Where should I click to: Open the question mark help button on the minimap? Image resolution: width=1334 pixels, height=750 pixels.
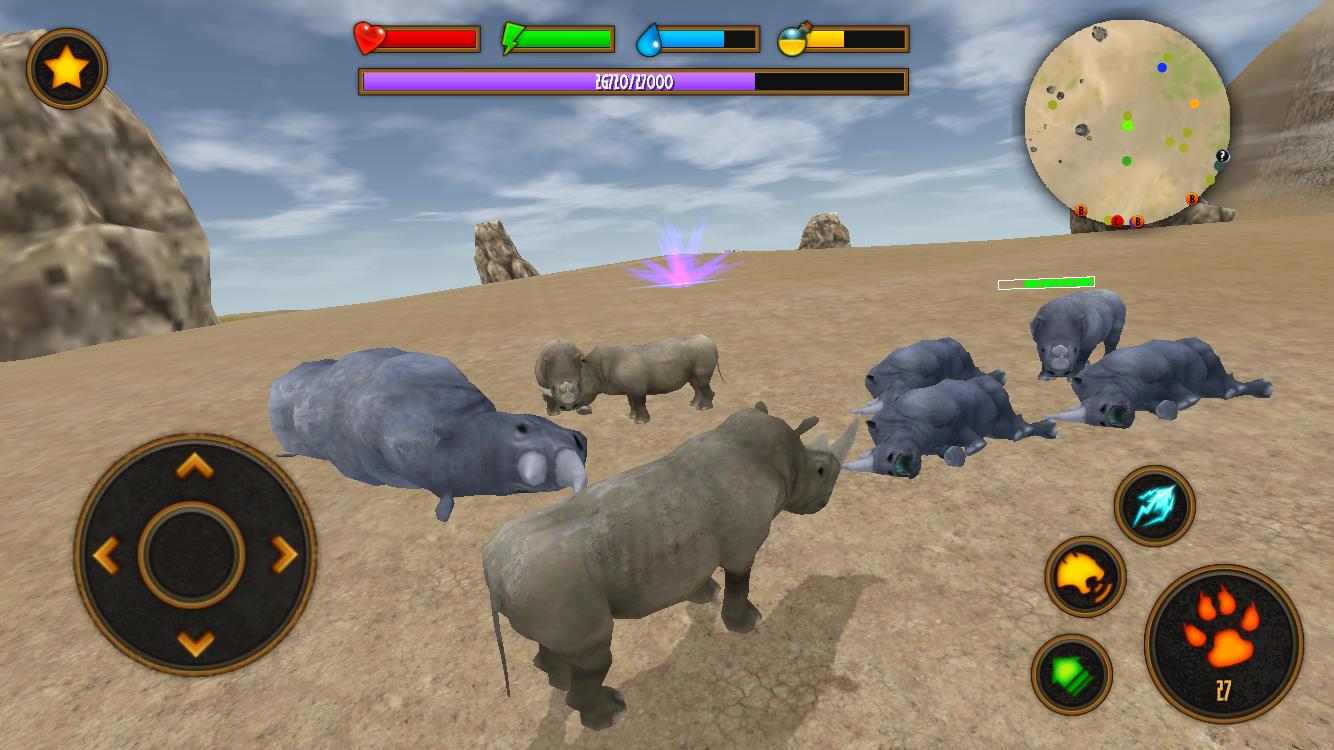1222,155
